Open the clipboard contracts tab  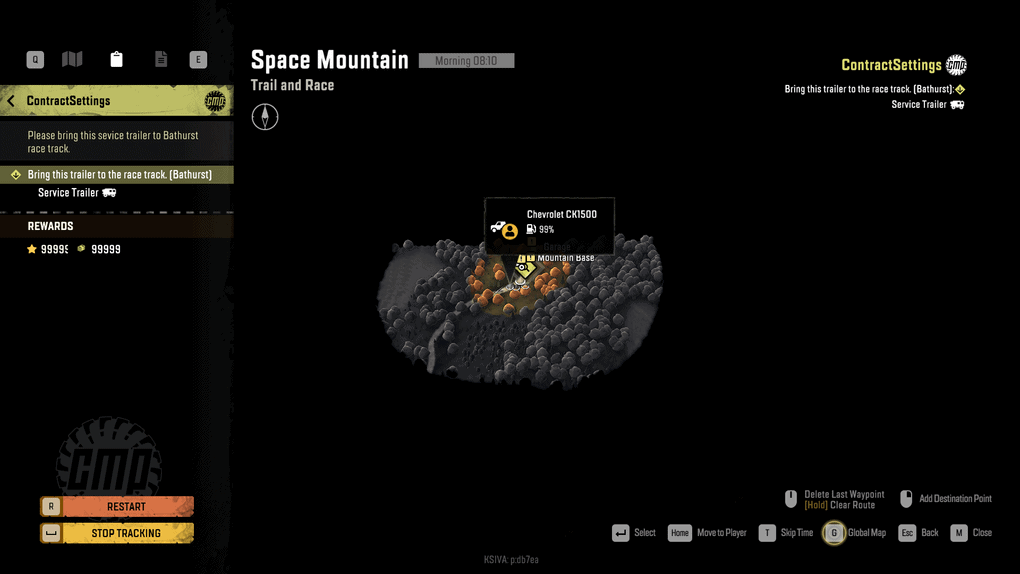pyautogui.click(x=117, y=60)
